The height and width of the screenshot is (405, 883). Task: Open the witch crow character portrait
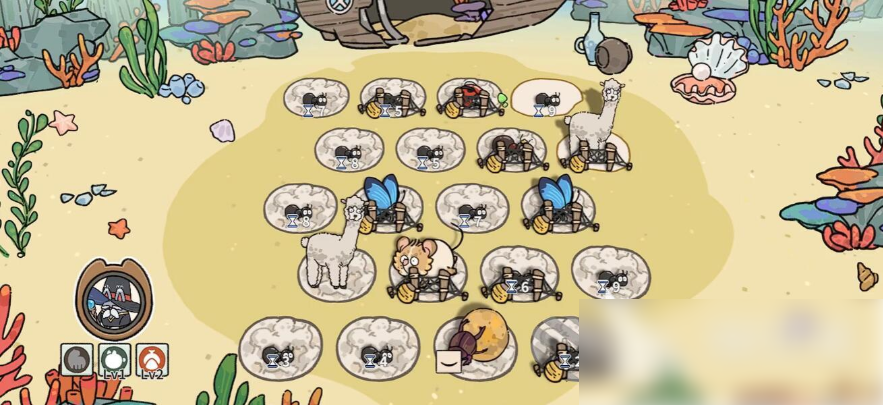tap(114, 299)
